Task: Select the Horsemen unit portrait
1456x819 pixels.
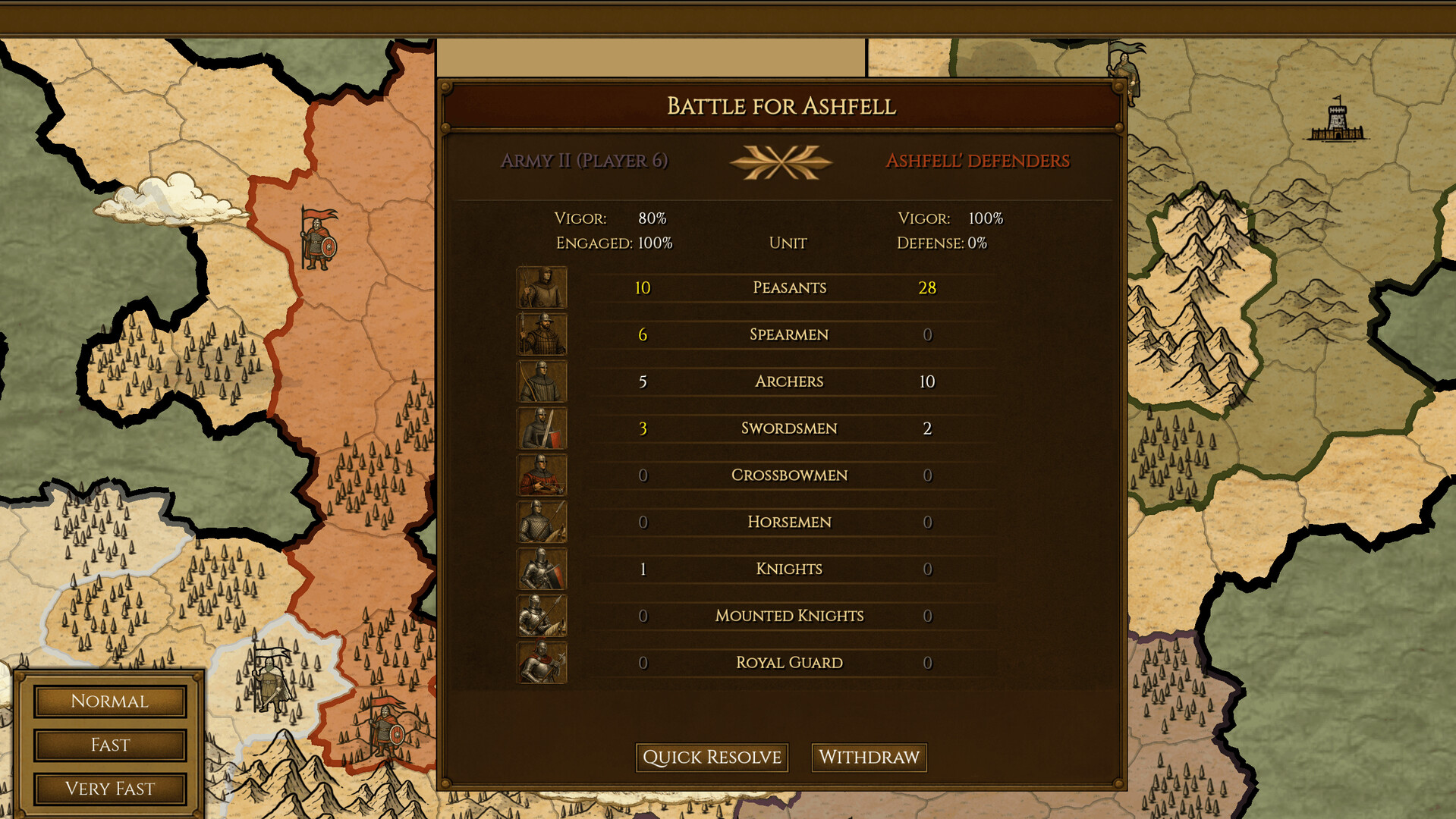Action: (541, 522)
